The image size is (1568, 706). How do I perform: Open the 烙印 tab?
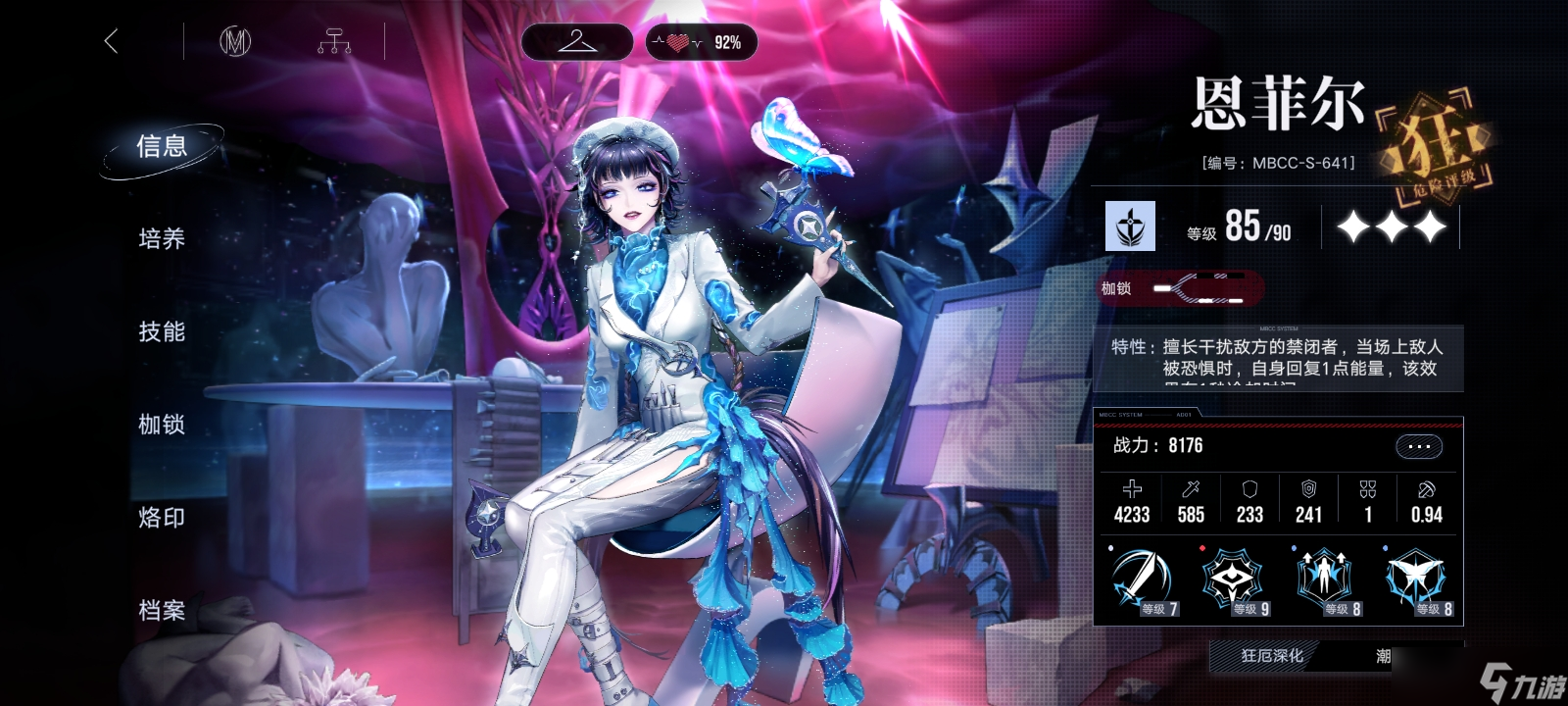[x=162, y=518]
